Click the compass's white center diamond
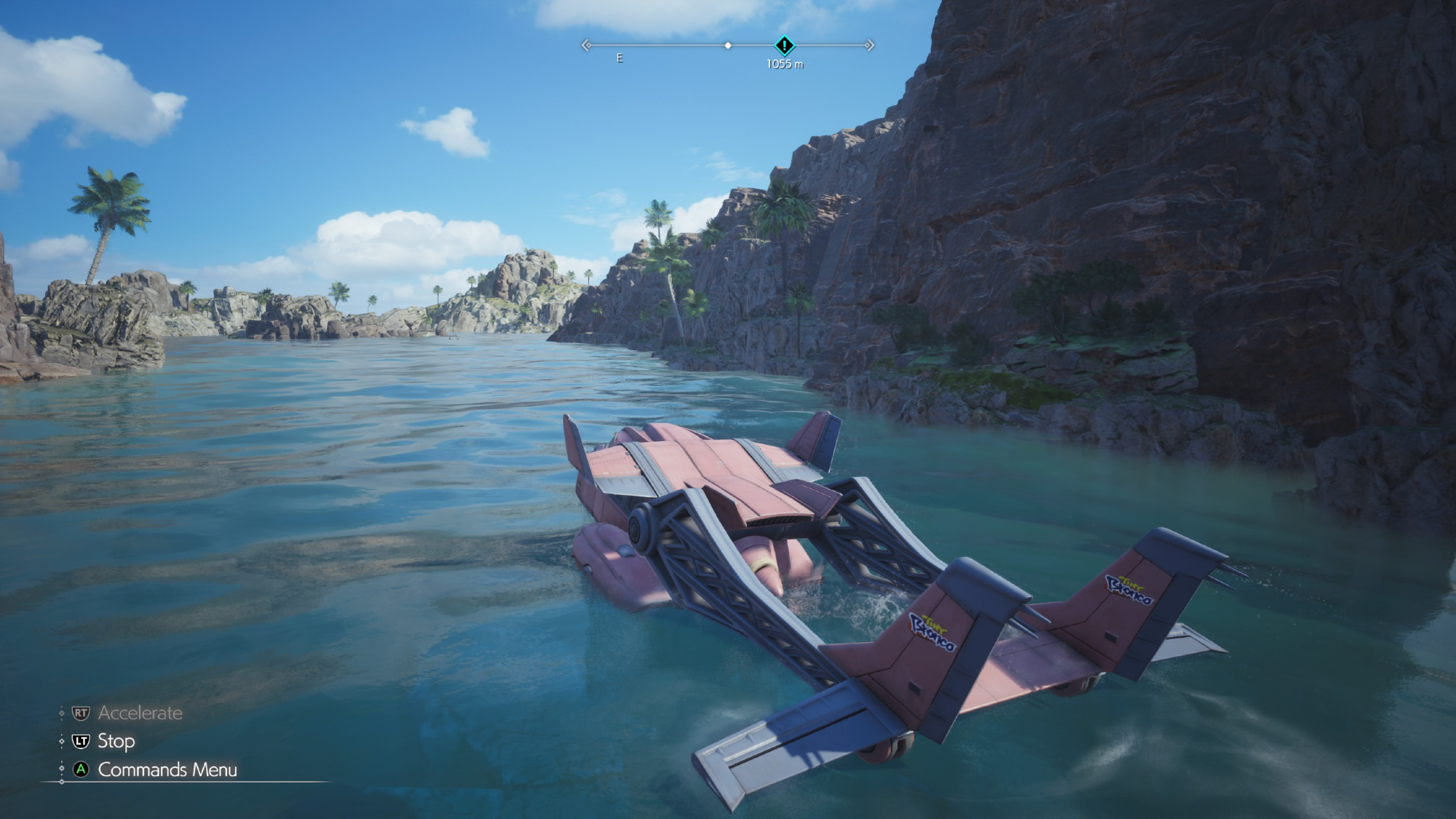 click(x=728, y=45)
